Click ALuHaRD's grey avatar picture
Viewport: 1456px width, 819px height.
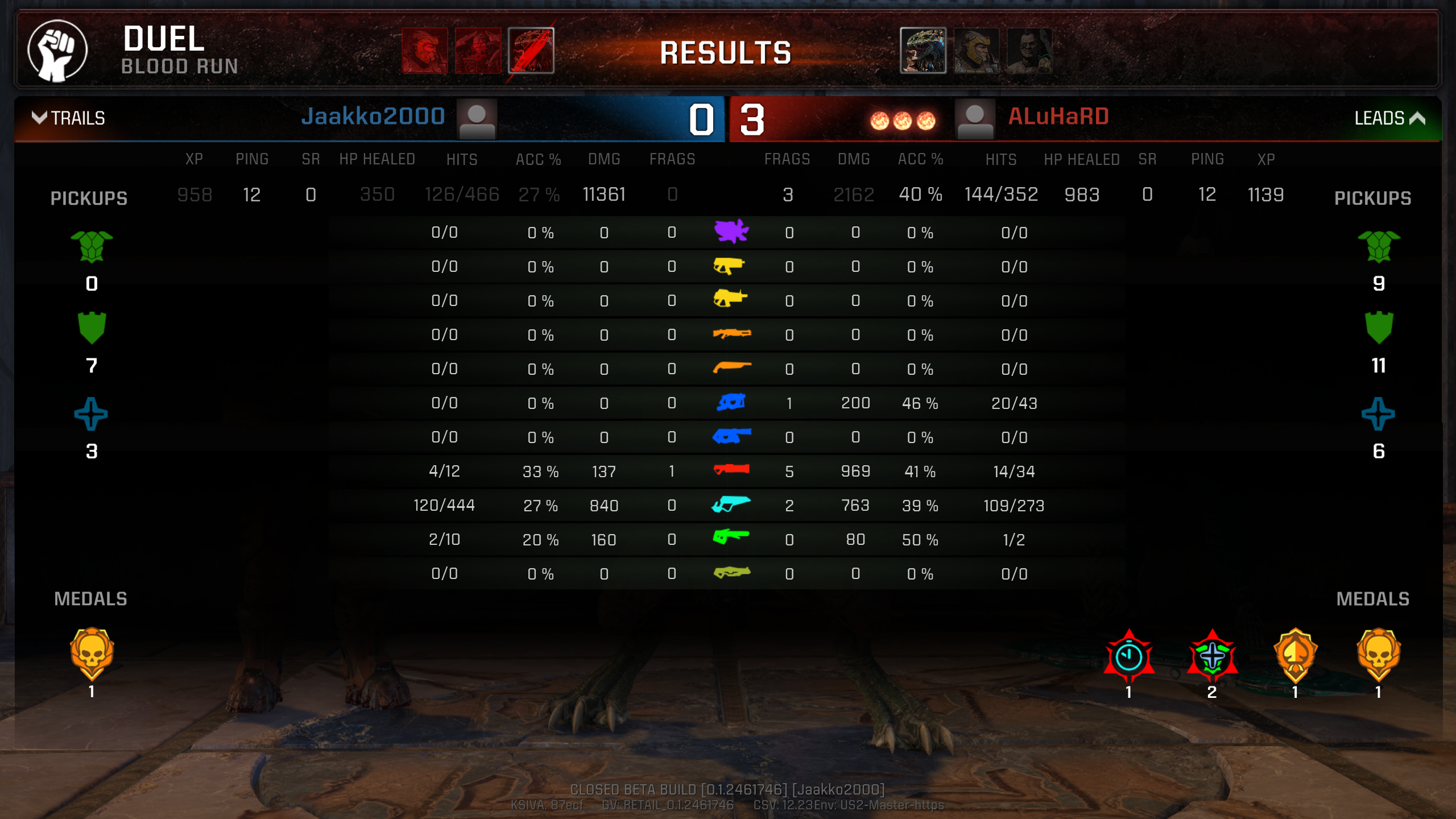click(x=975, y=119)
